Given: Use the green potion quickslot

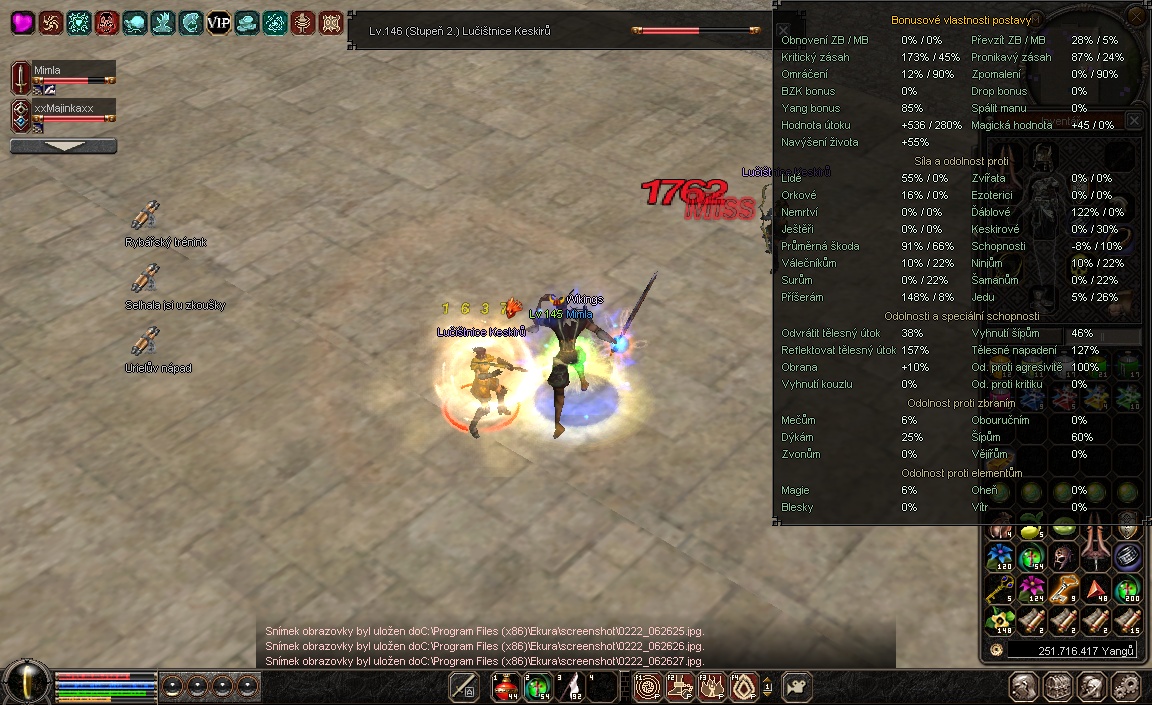Looking at the screenshot, I should [x=538, y=686].
